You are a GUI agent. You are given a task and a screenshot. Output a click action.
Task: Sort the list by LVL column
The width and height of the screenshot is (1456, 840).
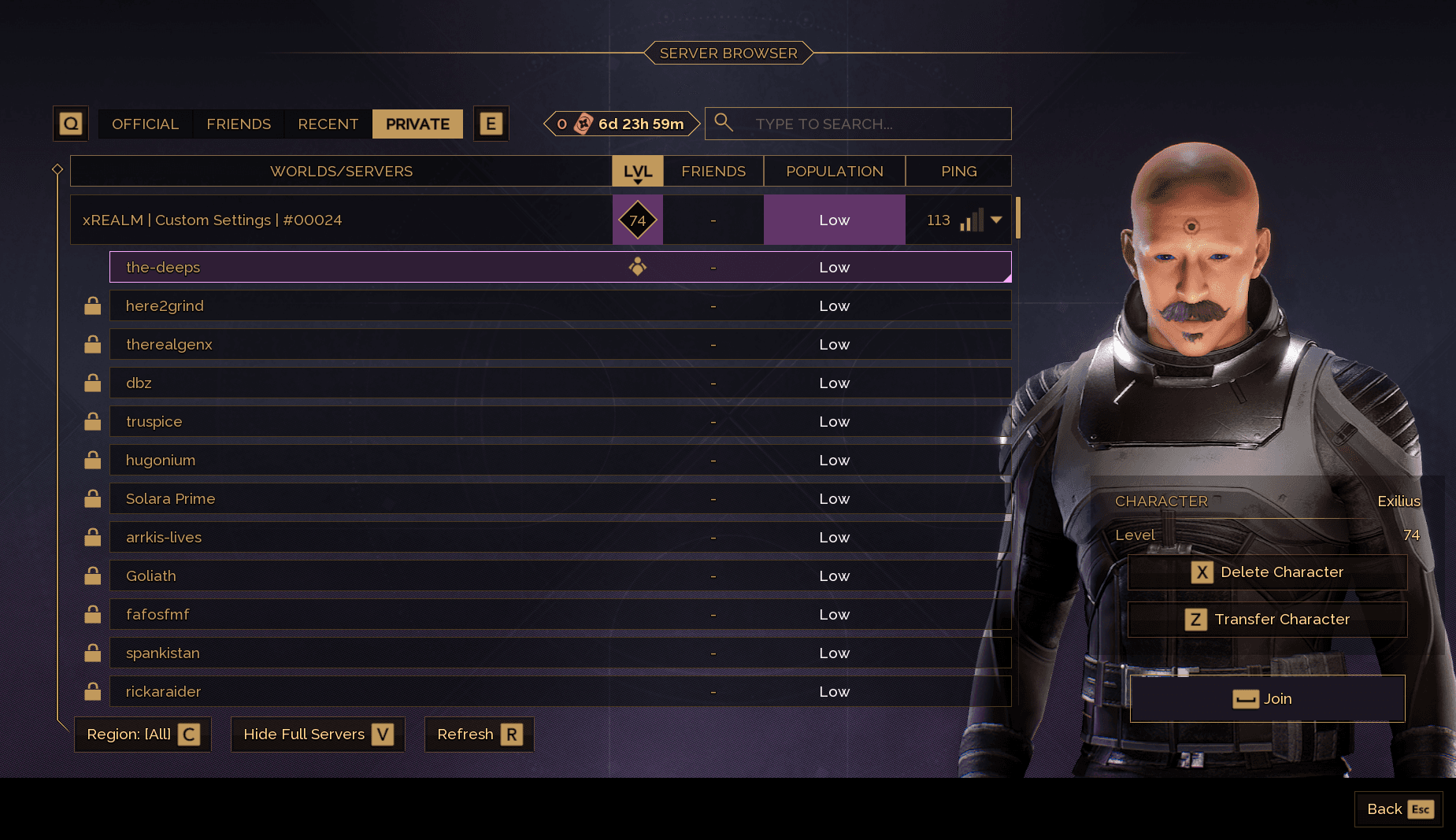(637, 172)
